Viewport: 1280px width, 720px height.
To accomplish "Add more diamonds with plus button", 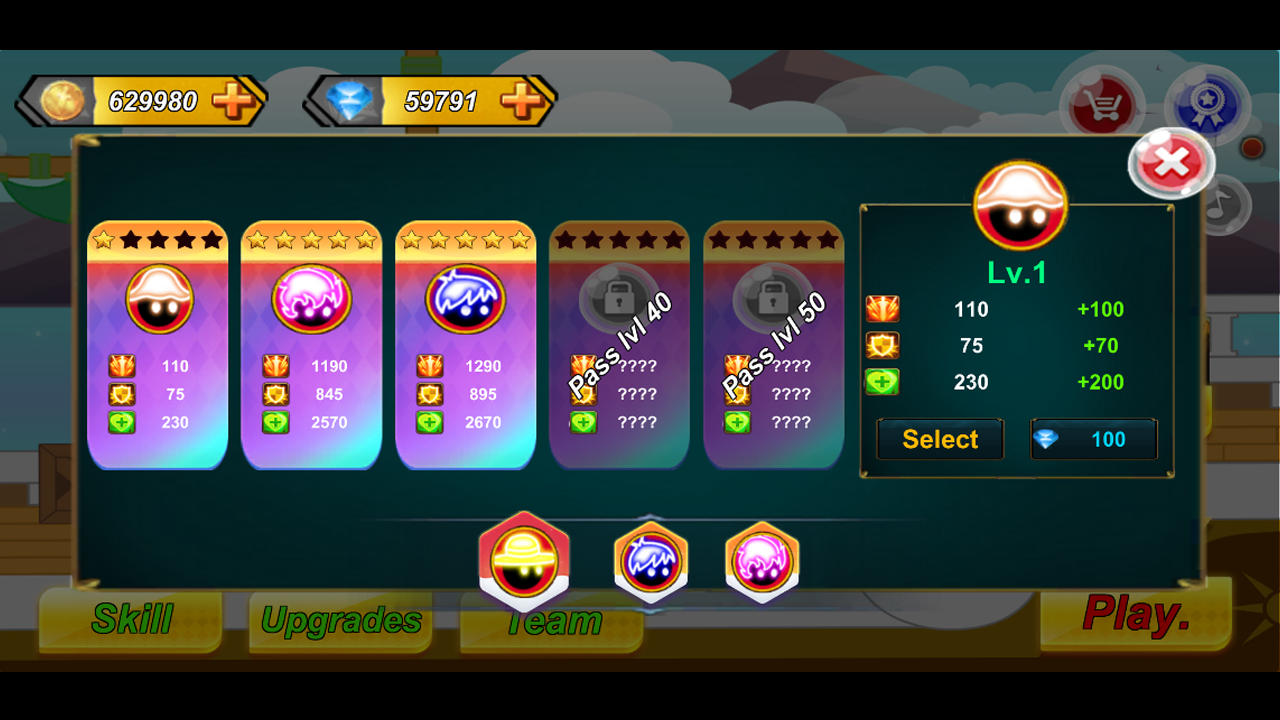I will pos(522,101).
